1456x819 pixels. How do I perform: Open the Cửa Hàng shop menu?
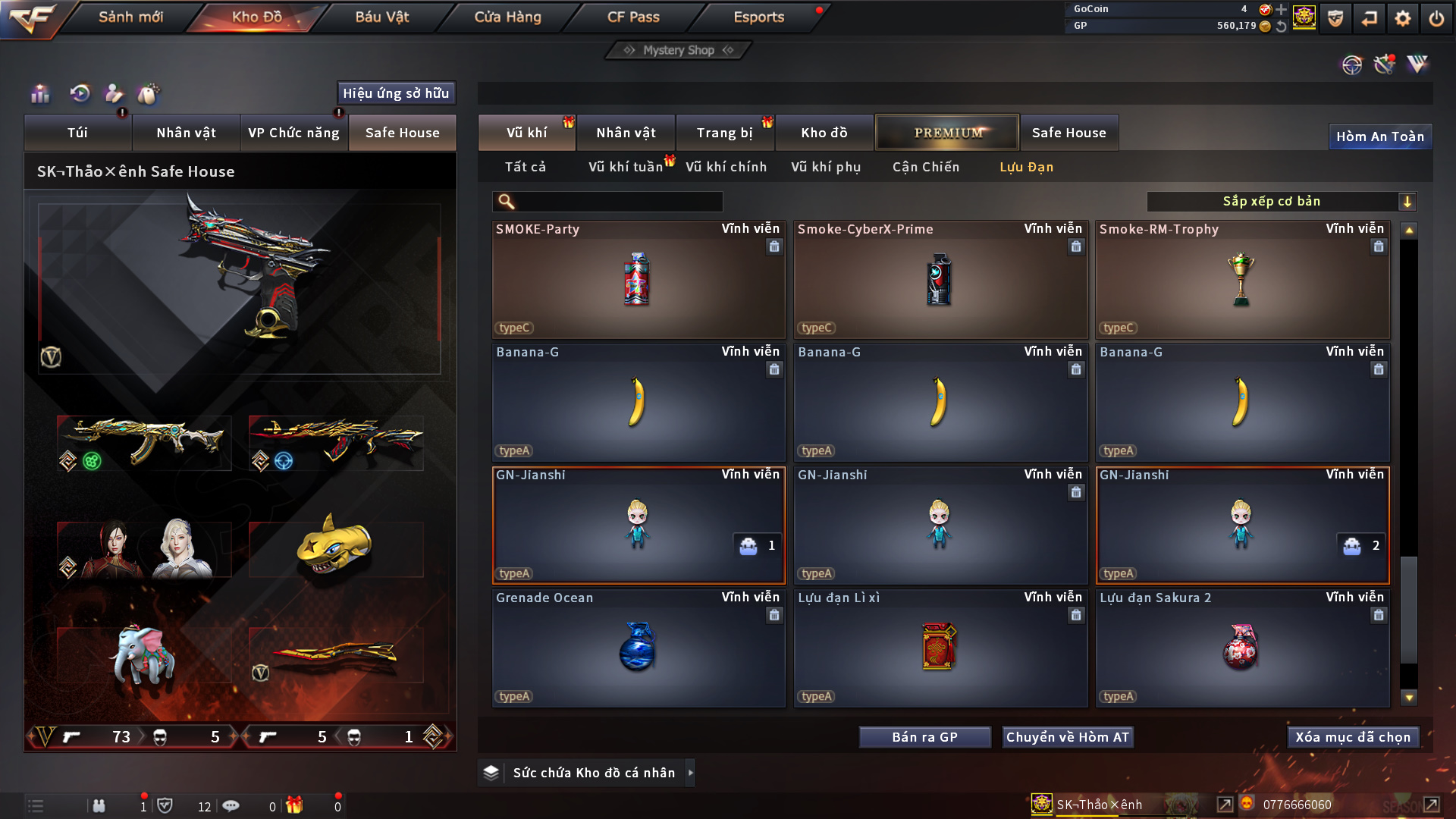(507, 17)
